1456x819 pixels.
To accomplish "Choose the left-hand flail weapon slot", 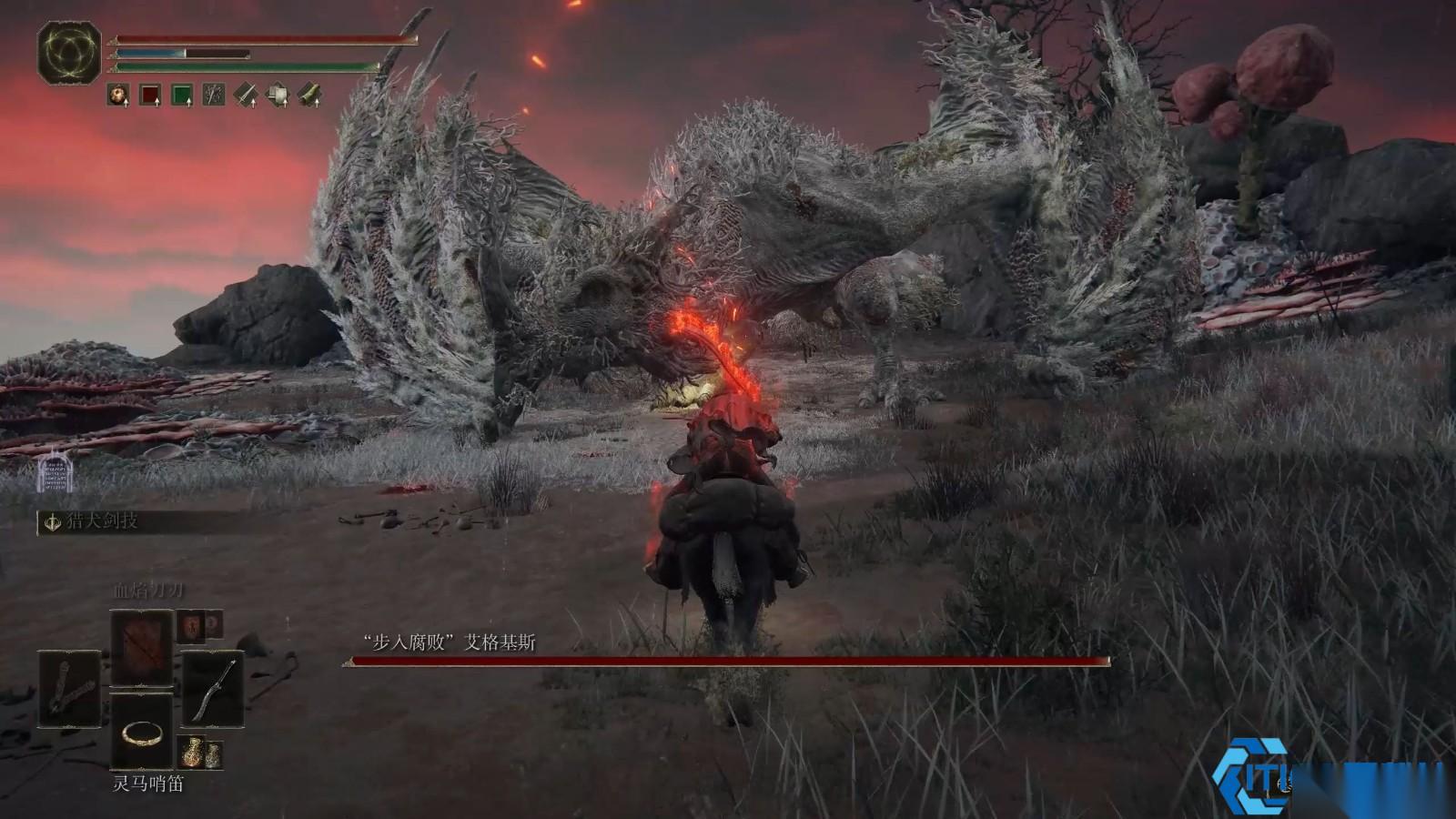I will pyautogui.click(x=69, y=688).
